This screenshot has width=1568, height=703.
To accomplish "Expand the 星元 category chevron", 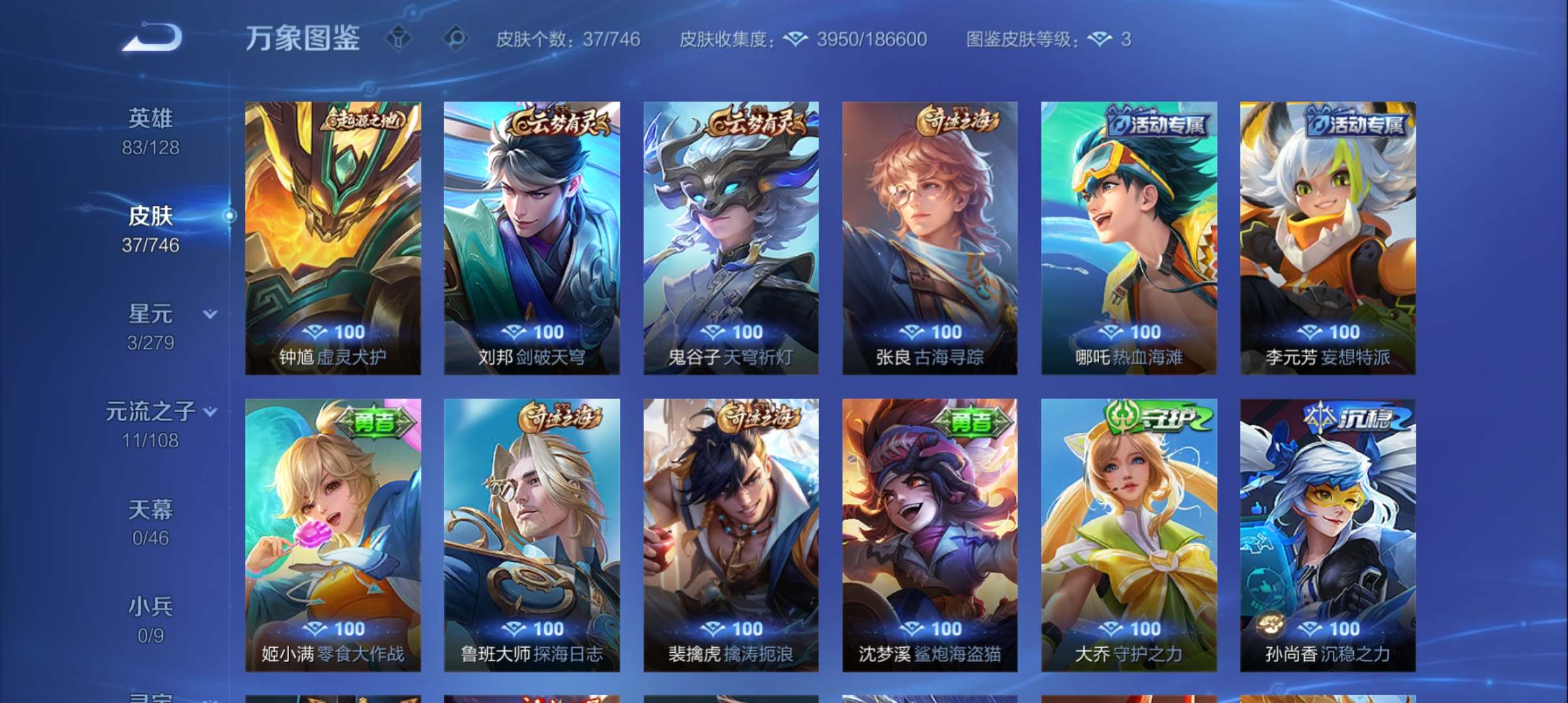I will [x=210, y=313].
